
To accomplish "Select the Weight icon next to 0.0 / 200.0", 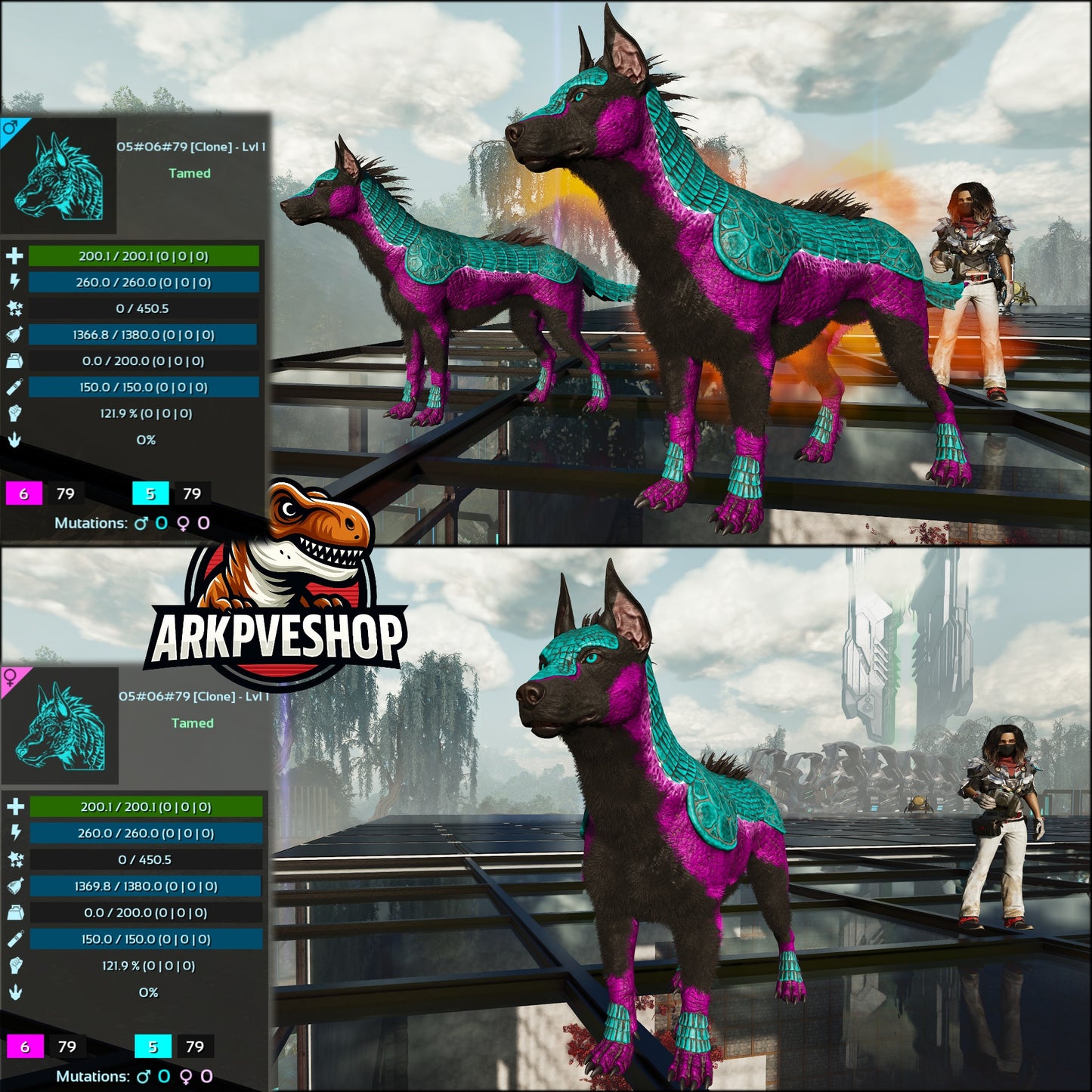I will (x=14, y=360).
